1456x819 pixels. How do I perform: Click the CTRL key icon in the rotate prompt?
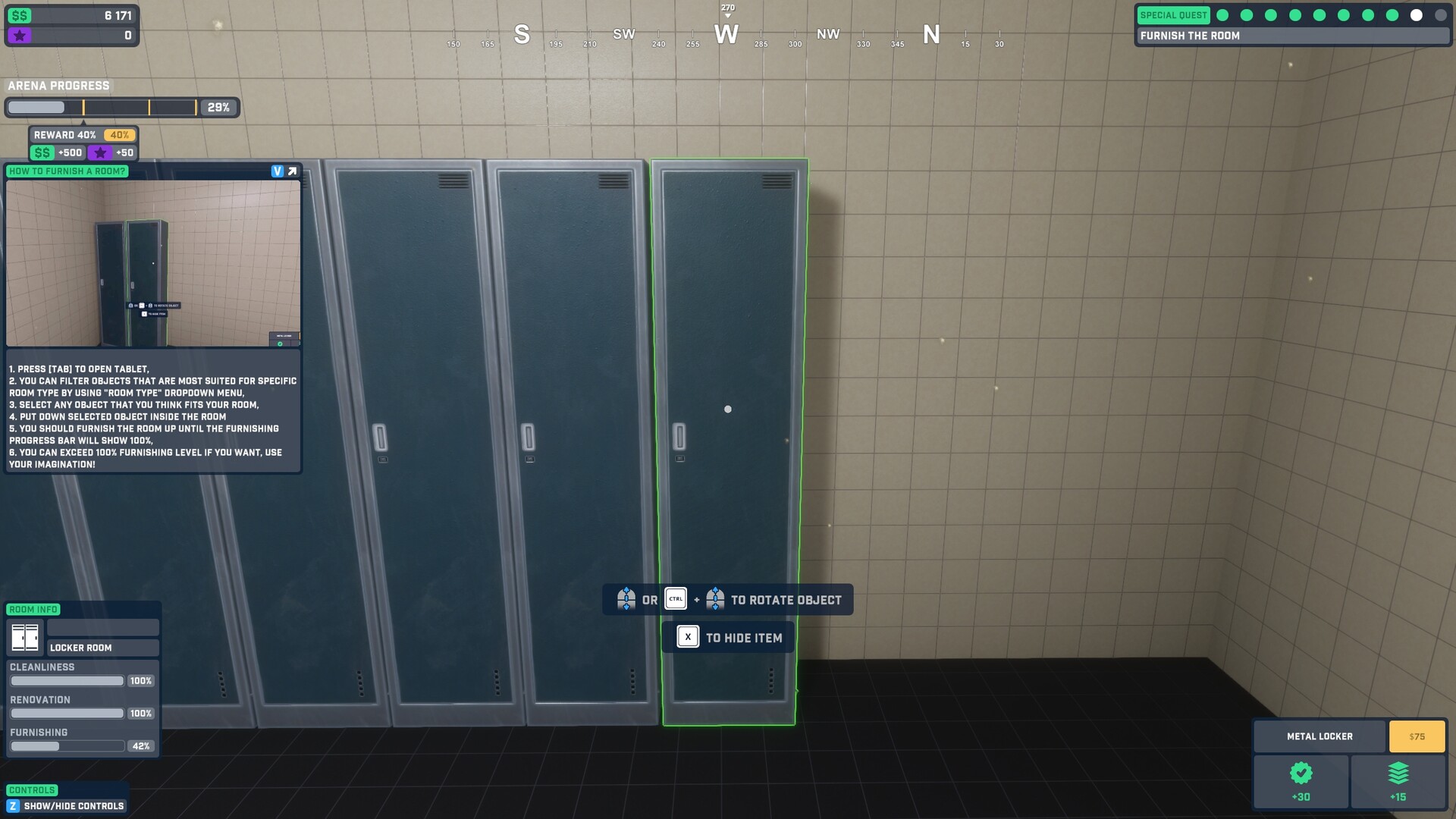[674, 599]
